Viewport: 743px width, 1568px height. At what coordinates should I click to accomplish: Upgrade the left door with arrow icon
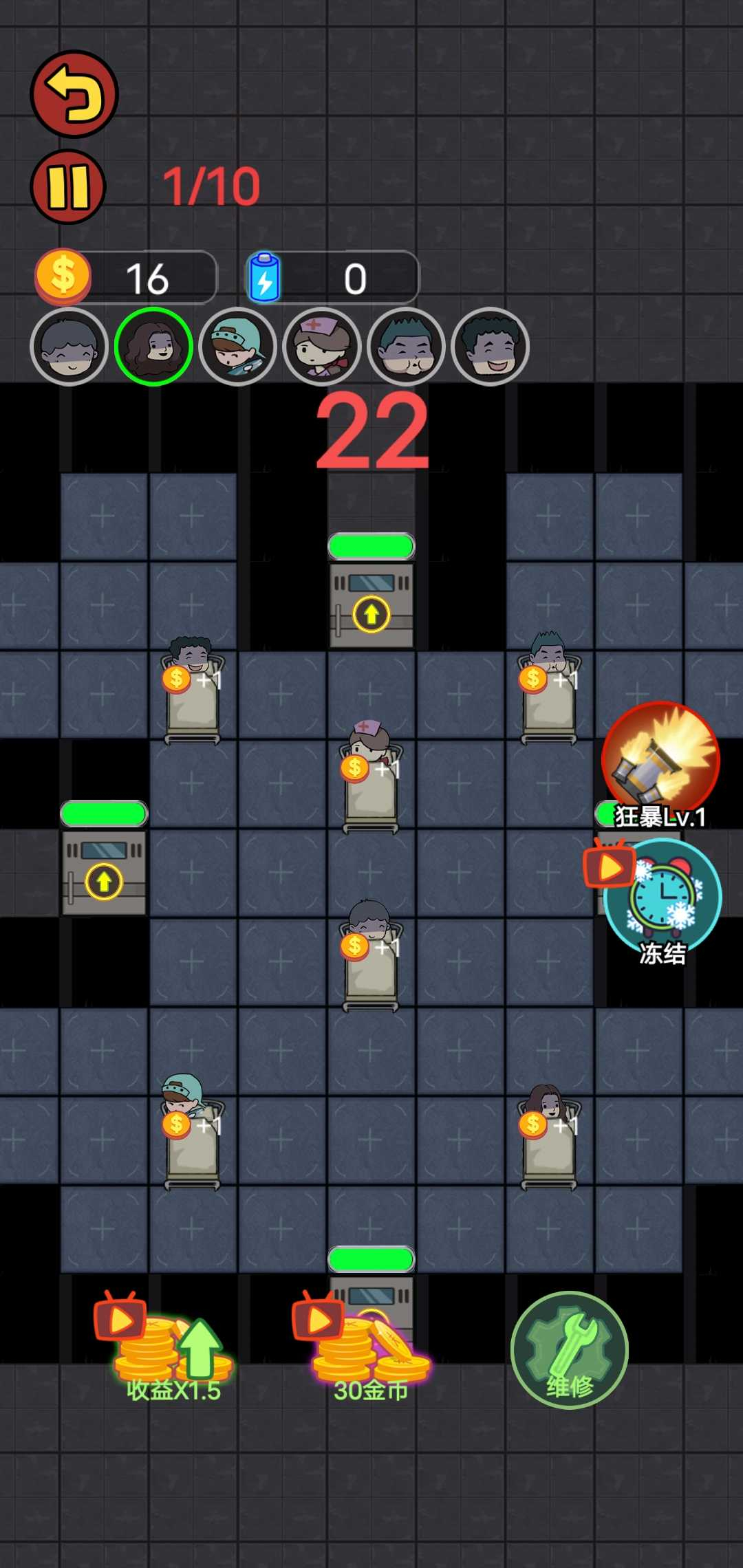pyautogui.click(x=104, y=881)
